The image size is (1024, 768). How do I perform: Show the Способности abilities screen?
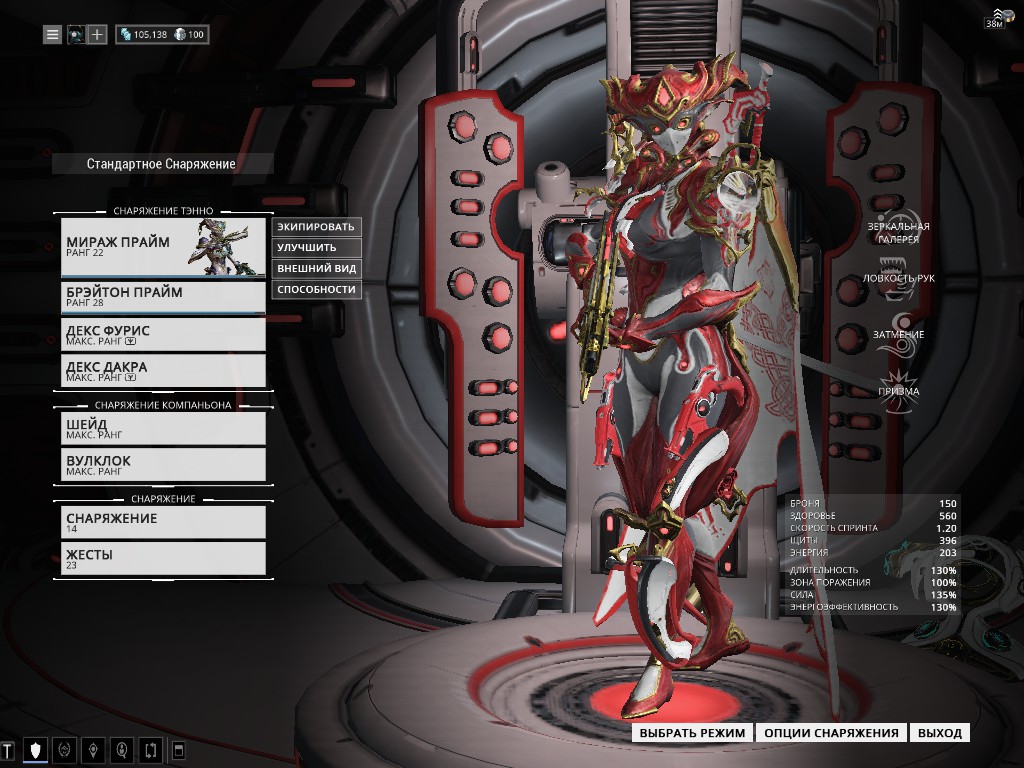pos(316,289)
